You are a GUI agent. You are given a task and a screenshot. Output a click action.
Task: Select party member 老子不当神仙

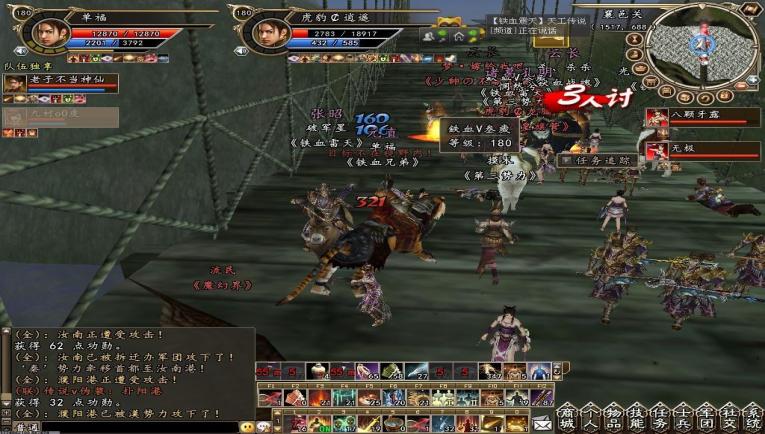(x=60, y=84)
